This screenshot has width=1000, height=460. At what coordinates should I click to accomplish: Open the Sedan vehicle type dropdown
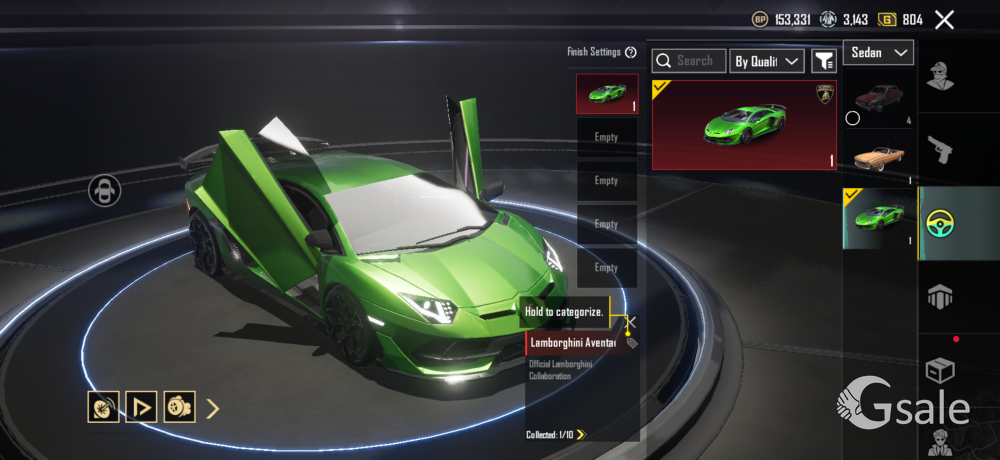point(878,52)
